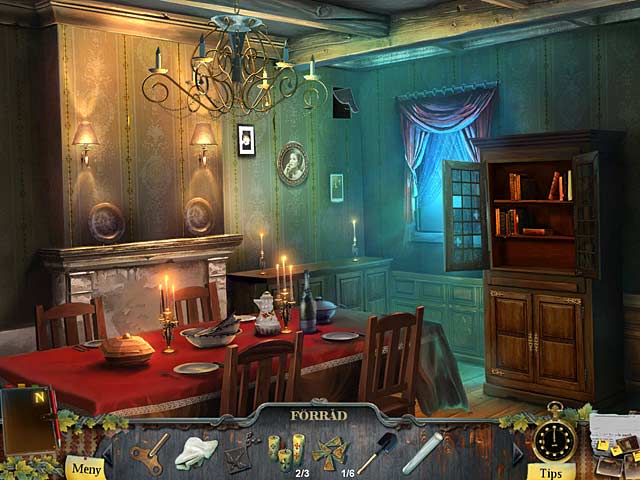Viewport: 640px width, 480px height.
Task: Pick the shovel from the inventory
Action: (x=375, y=452)
